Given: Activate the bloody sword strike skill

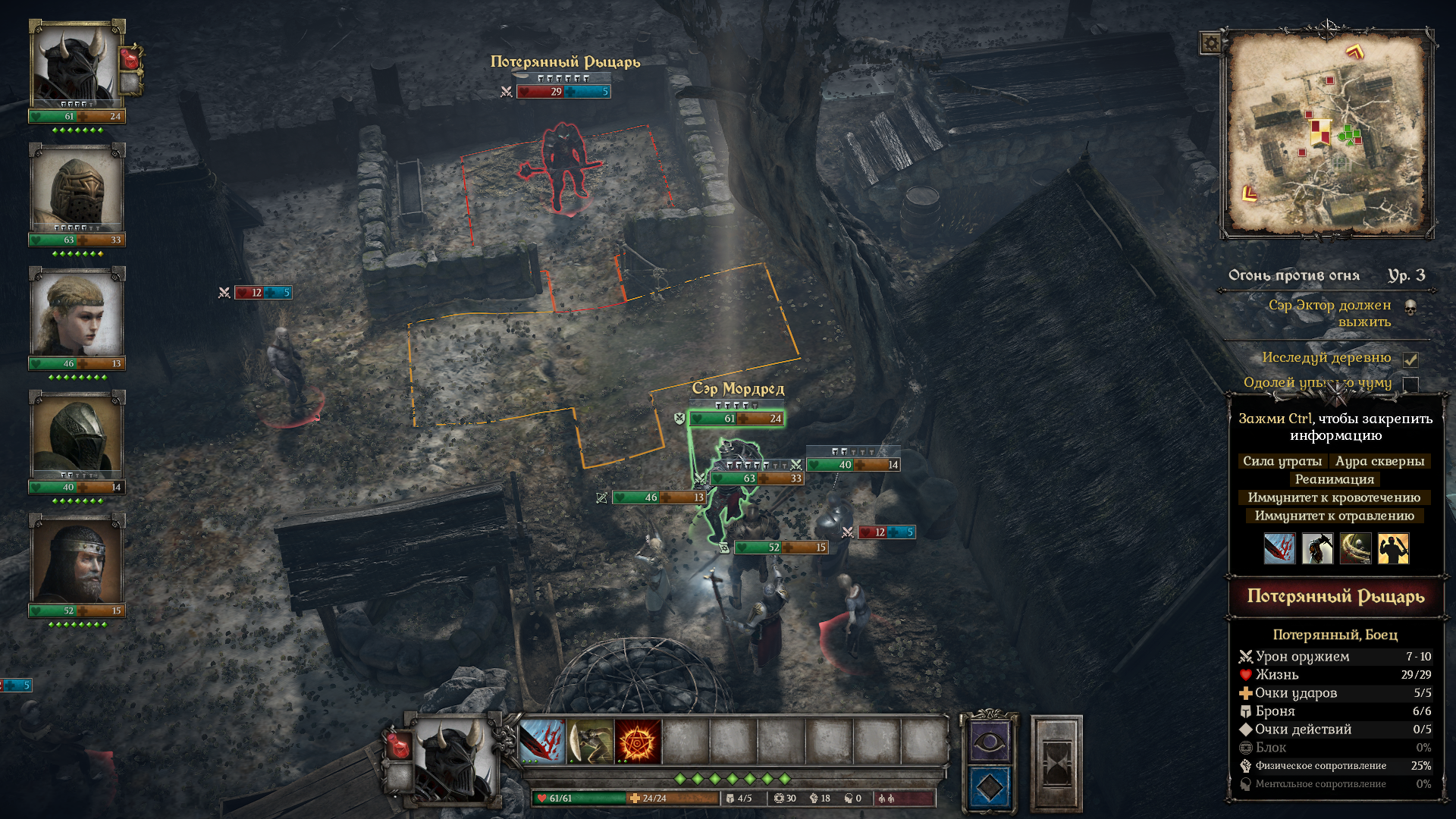Looking at the screenshot, I should (x=542, y=741).
